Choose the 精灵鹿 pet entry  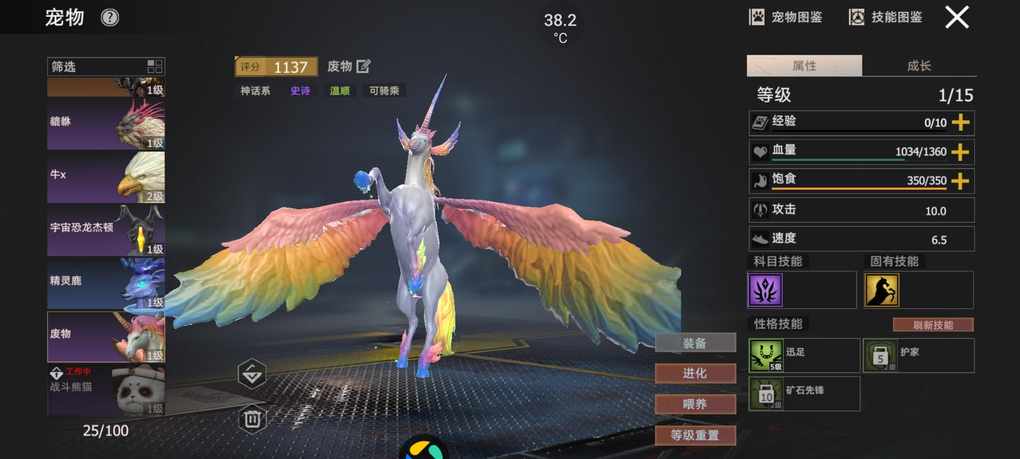click(x=106, y=284)
